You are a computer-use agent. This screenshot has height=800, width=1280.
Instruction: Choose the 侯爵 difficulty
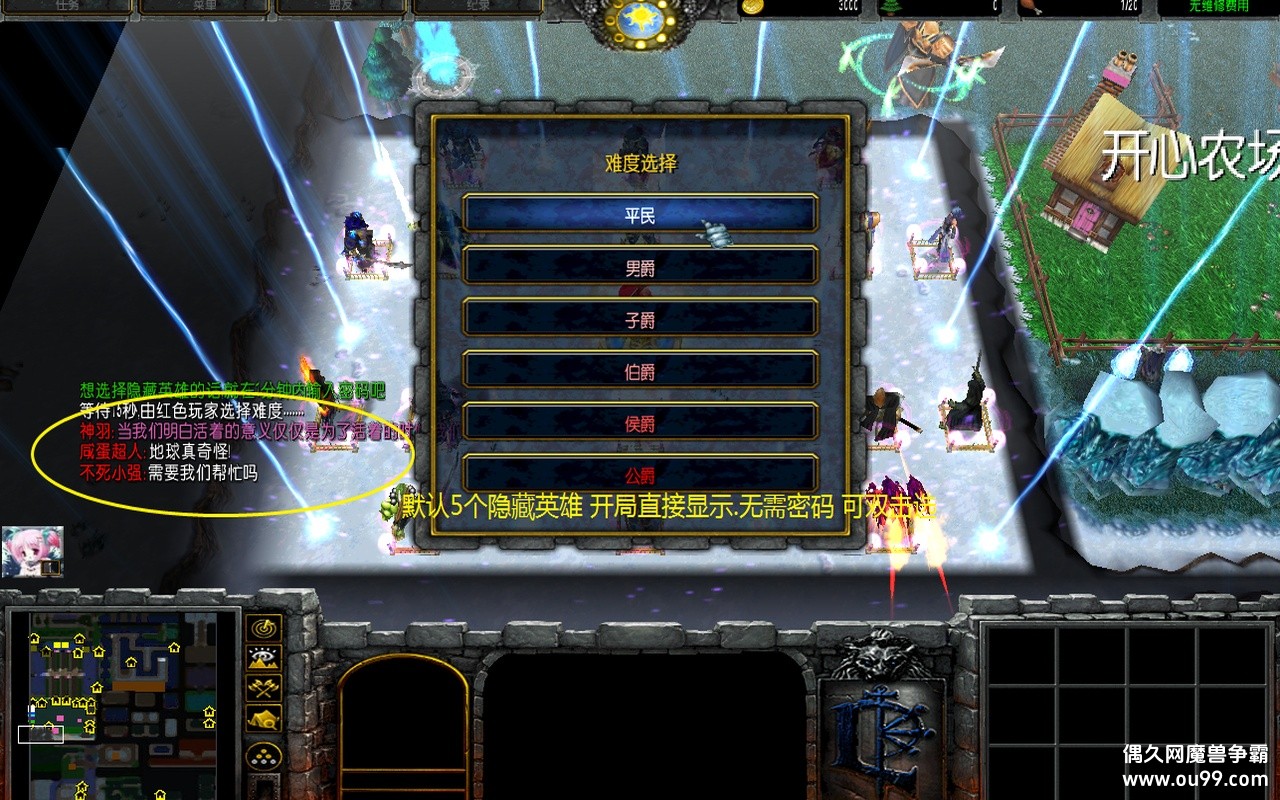pos(639,422)
